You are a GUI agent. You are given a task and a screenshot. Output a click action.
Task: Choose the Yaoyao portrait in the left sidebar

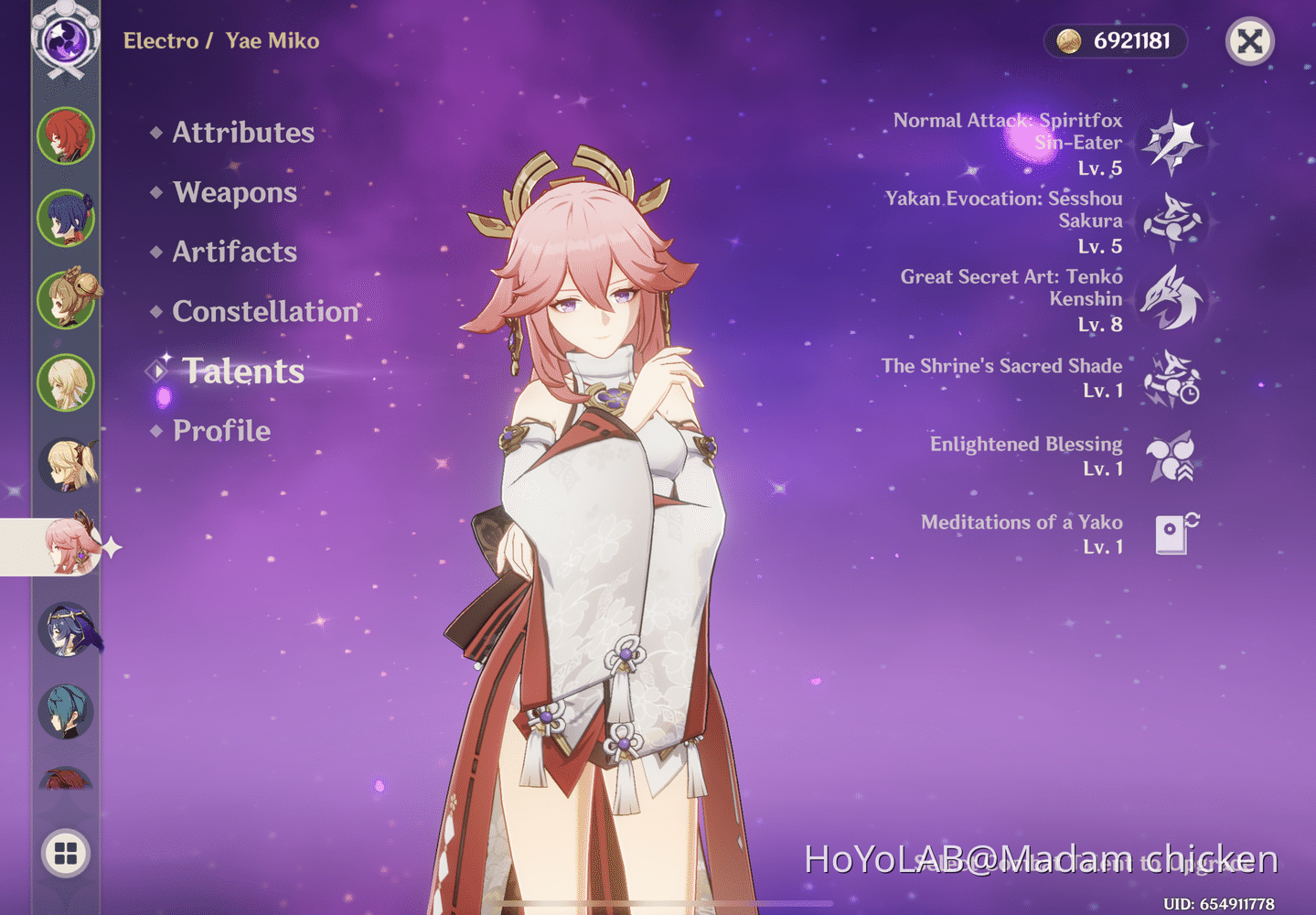pos(66,300)
